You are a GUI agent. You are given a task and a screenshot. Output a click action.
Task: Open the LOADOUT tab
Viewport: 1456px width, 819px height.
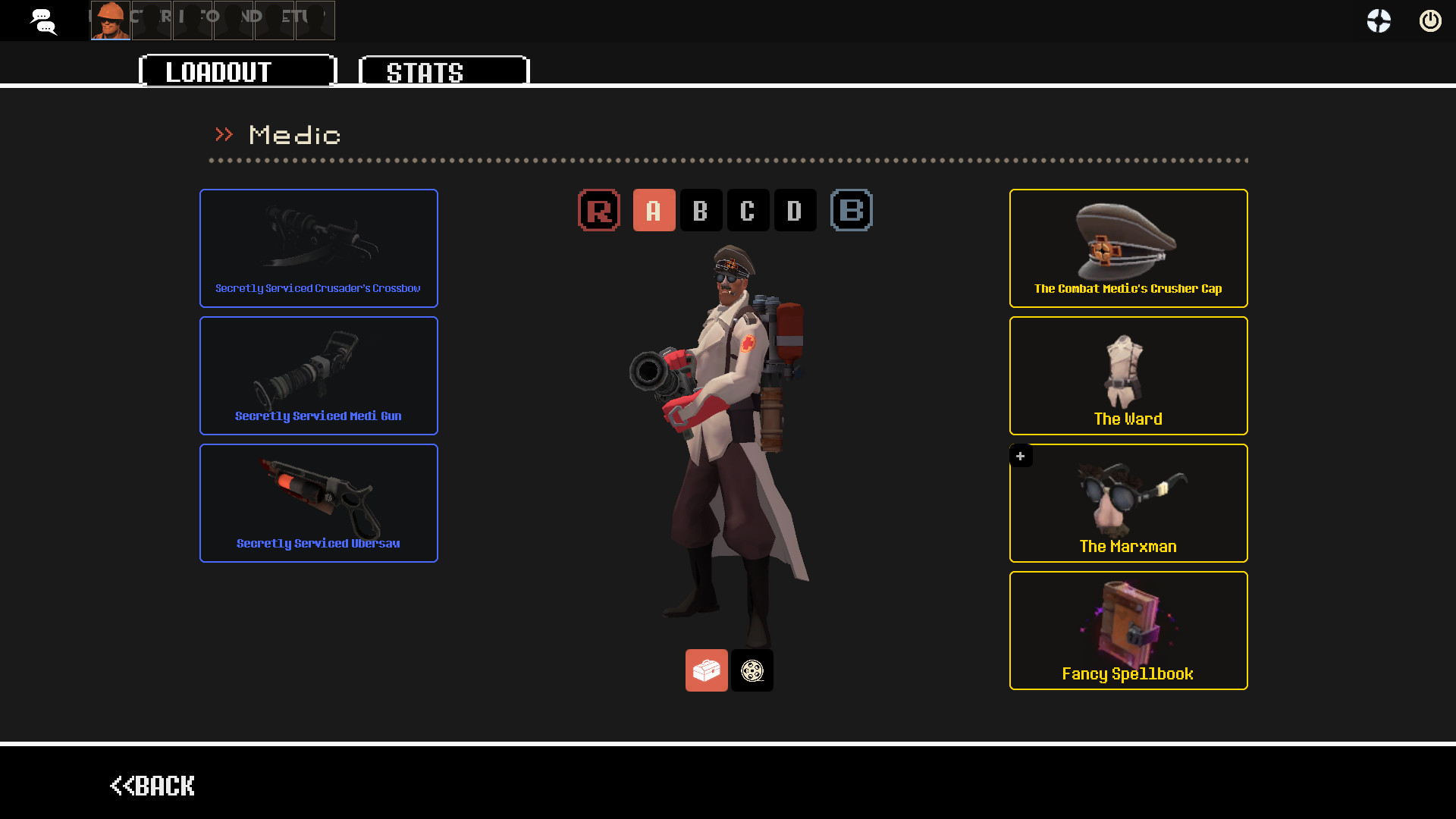click(x=218, y=71)
